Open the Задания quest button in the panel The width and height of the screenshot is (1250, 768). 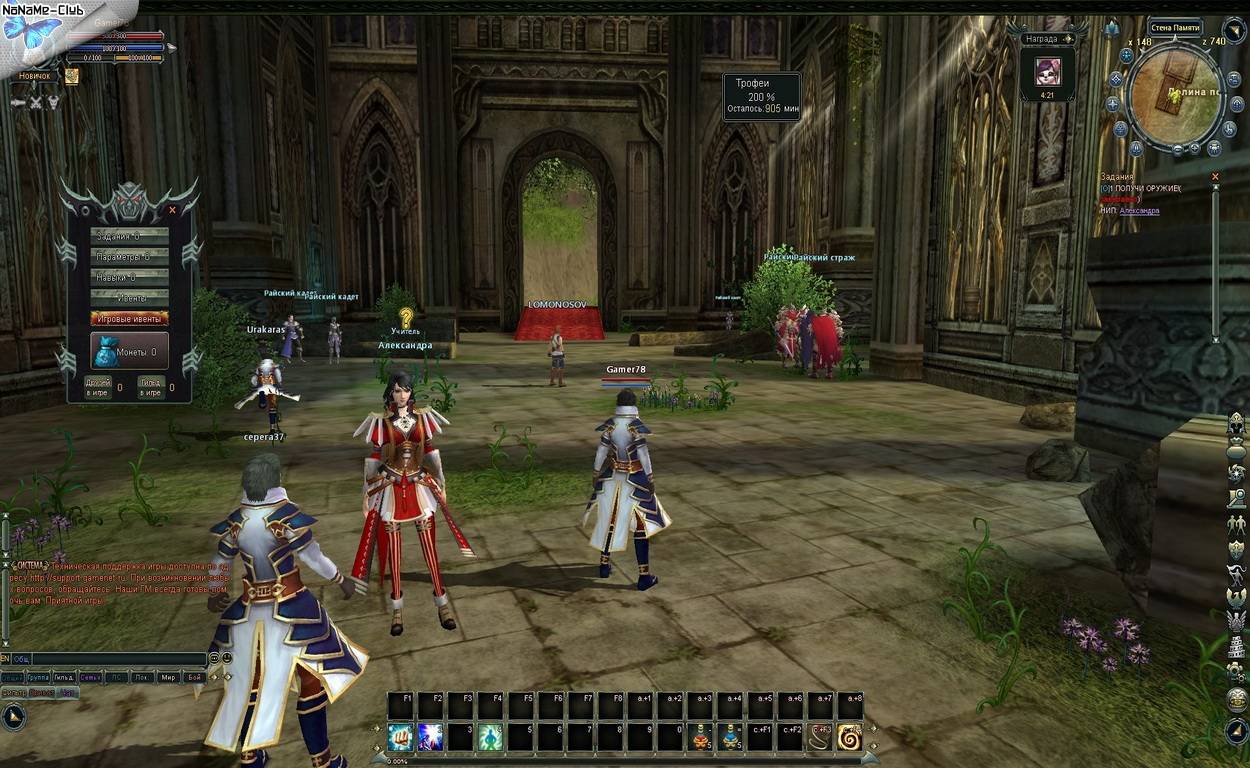click(129, 236)
